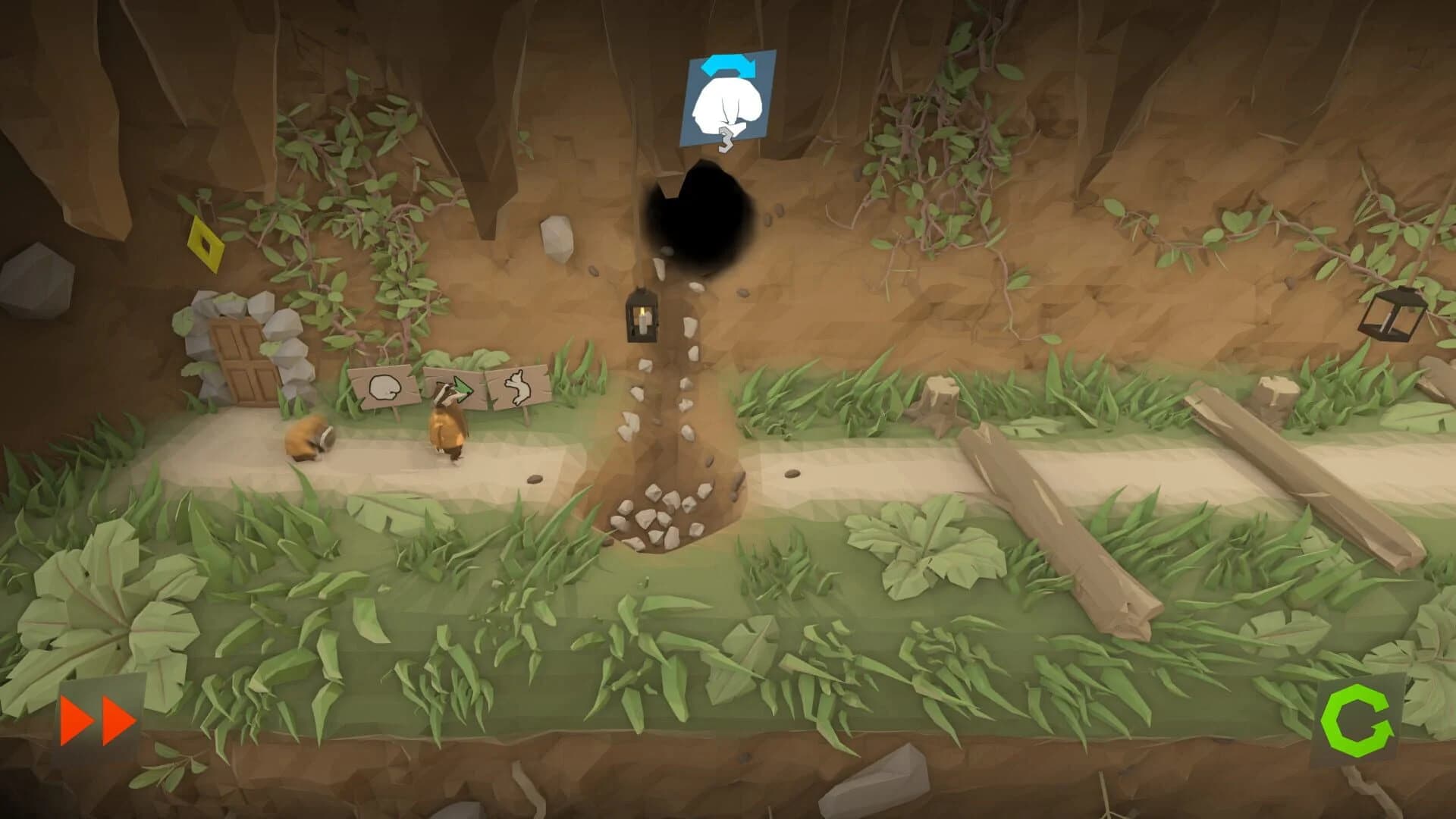
Task: Click the running hedgehog sign on the right signpost
Action: click(x=519, y=385)
